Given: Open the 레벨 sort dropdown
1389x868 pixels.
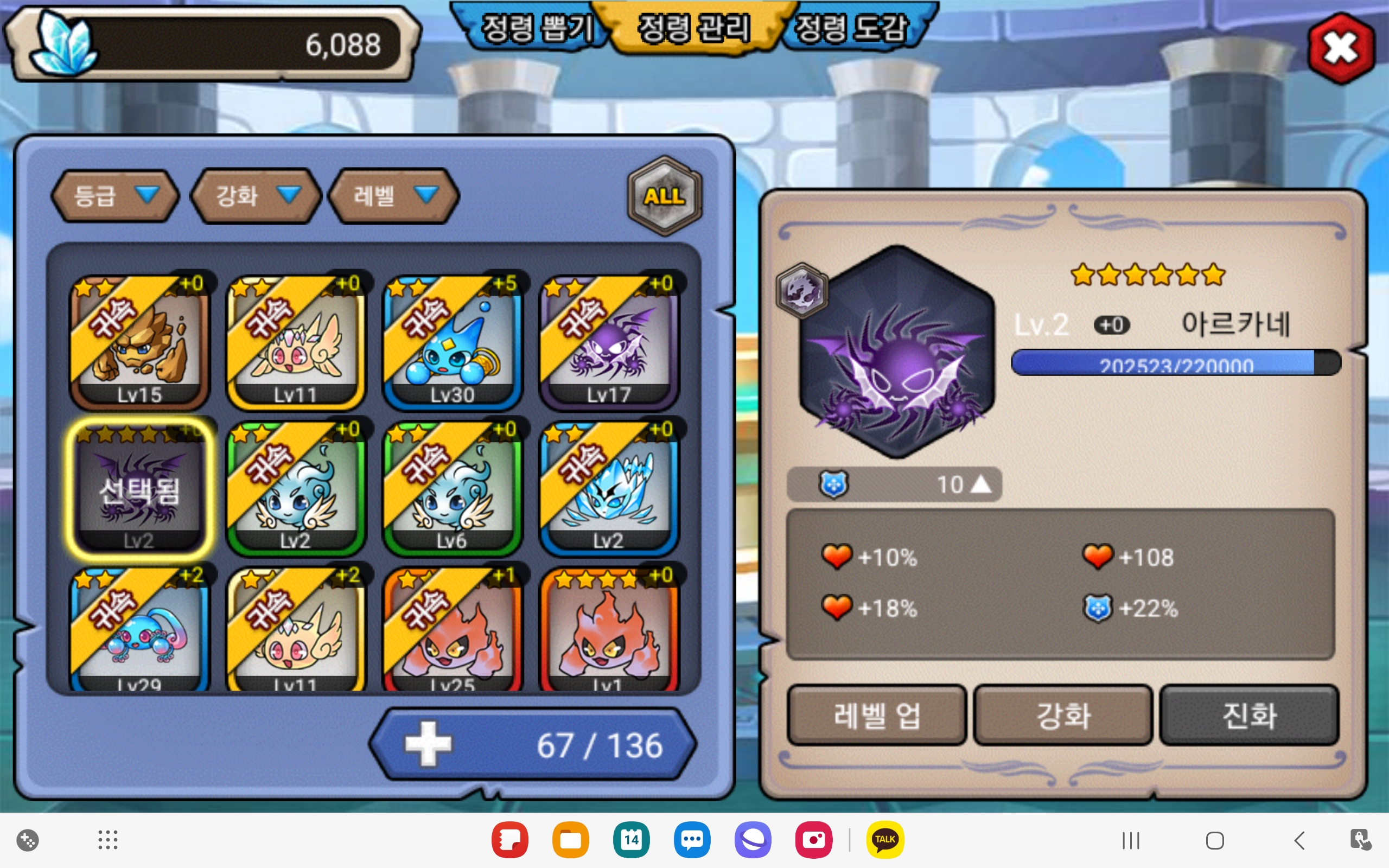Looking at the screenshot, I should tap(394, 196).
